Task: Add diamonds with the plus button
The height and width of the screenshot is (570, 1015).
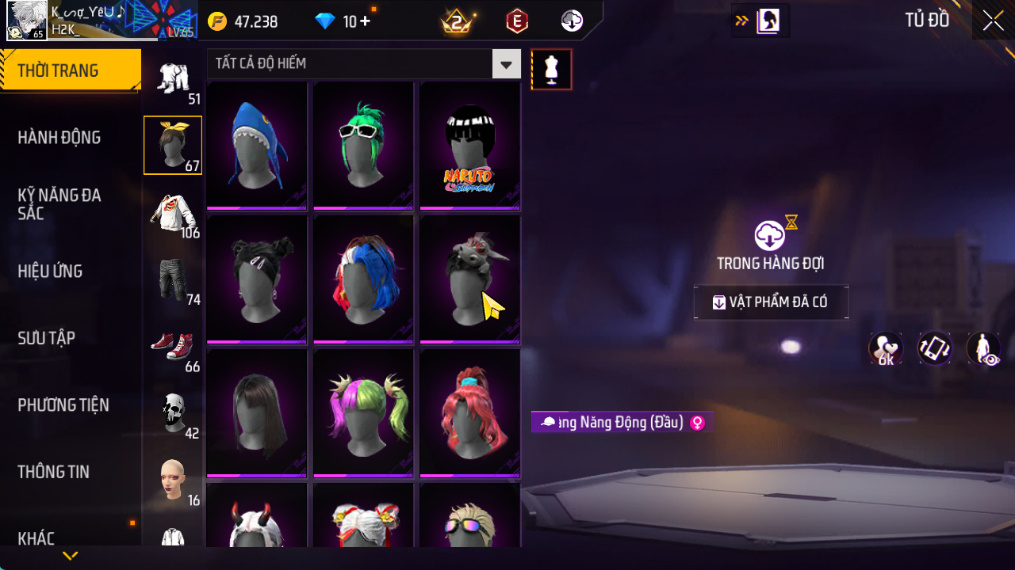Action: point(365,21)
